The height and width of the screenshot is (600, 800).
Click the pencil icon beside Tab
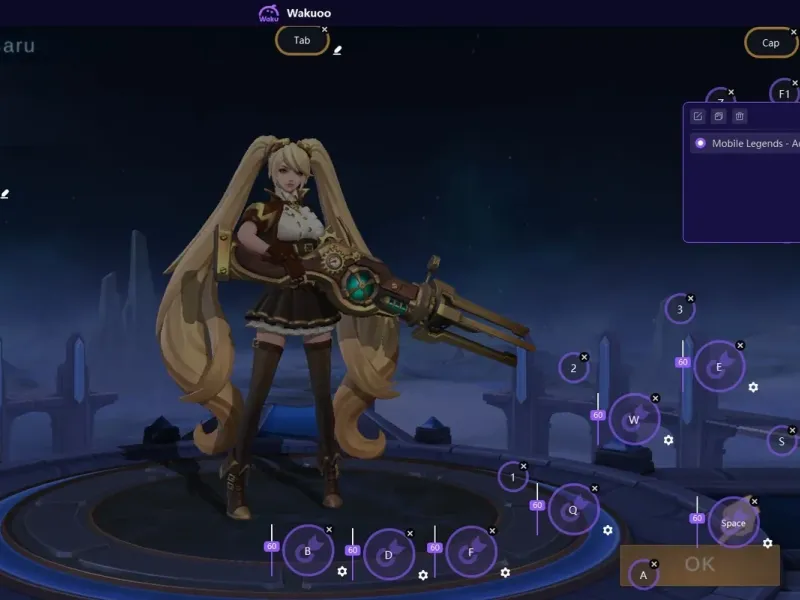point(338,49)
